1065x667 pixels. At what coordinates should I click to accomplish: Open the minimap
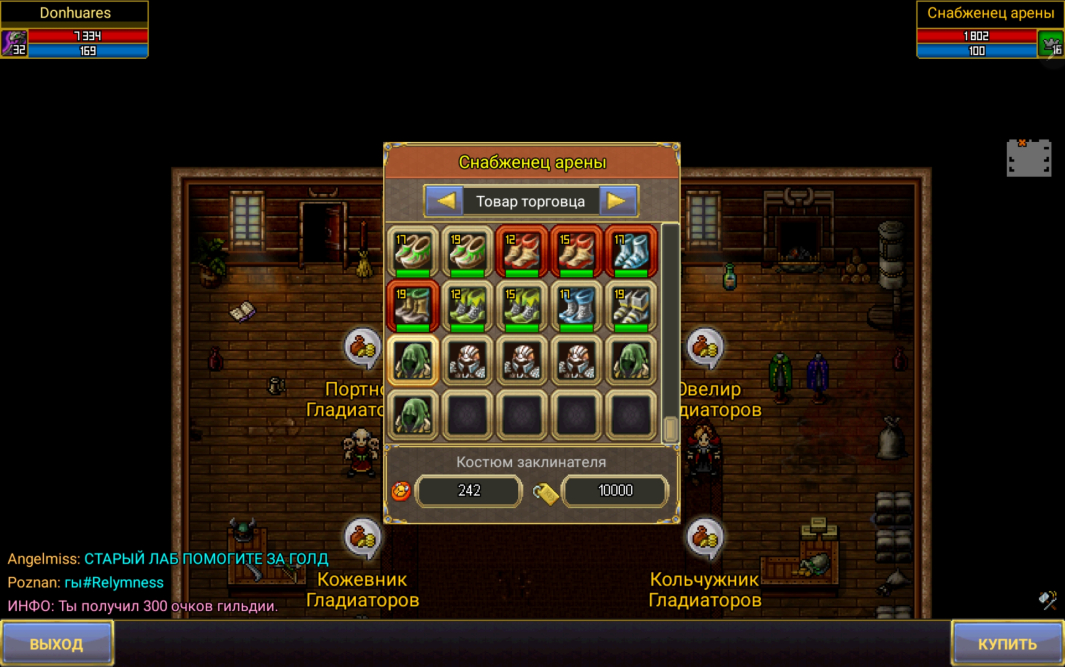(x=1028, y=158)
